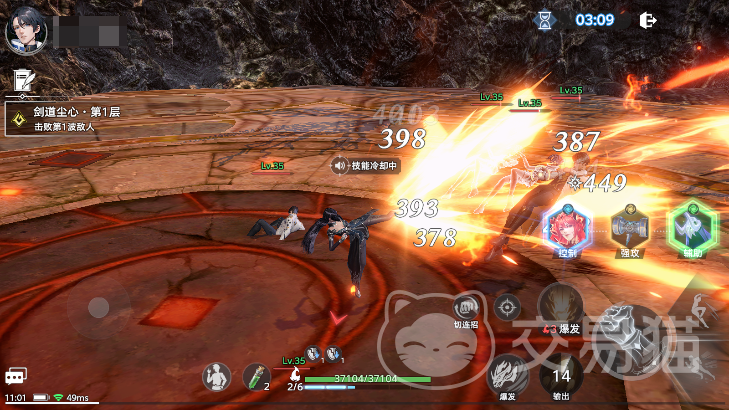Activate the crosshair target lock button
Image resolution: width=729 pixels, height=410 pixels.
(508, 307)
